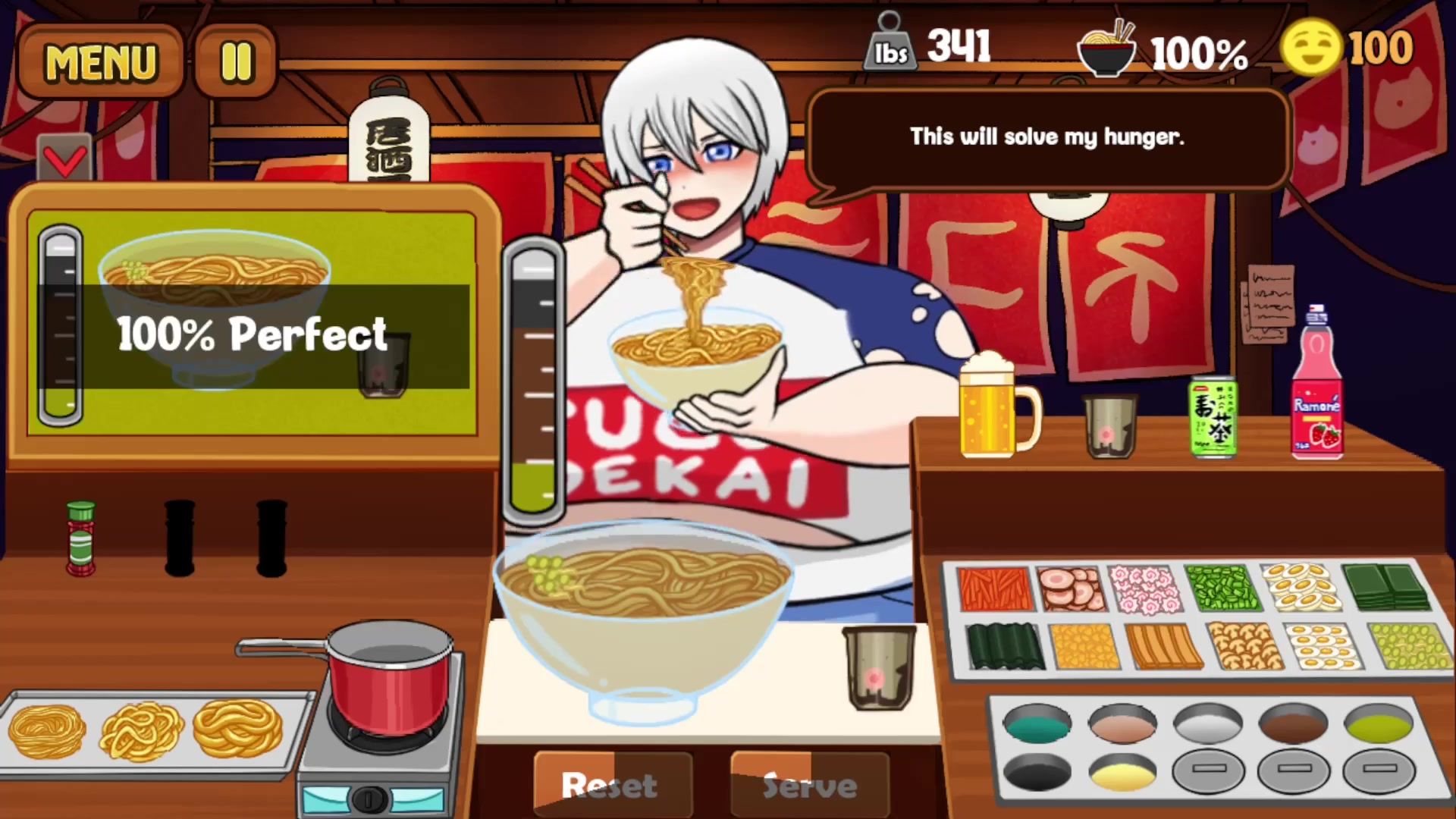Viewport: 1456px width, 819px height.
Task: Select the yellow corn topping
Action: coord(1084,646)
